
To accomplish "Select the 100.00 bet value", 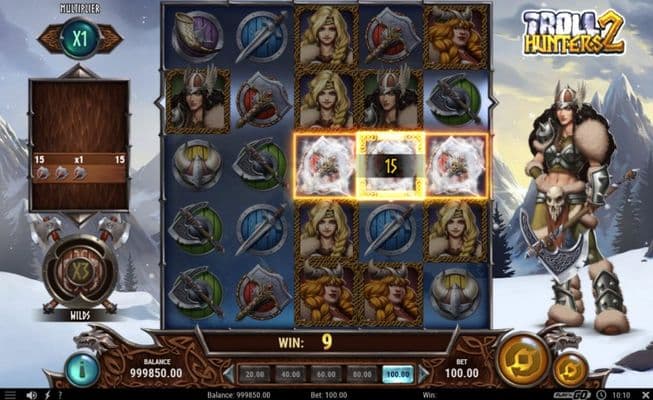I will (398, 374).
